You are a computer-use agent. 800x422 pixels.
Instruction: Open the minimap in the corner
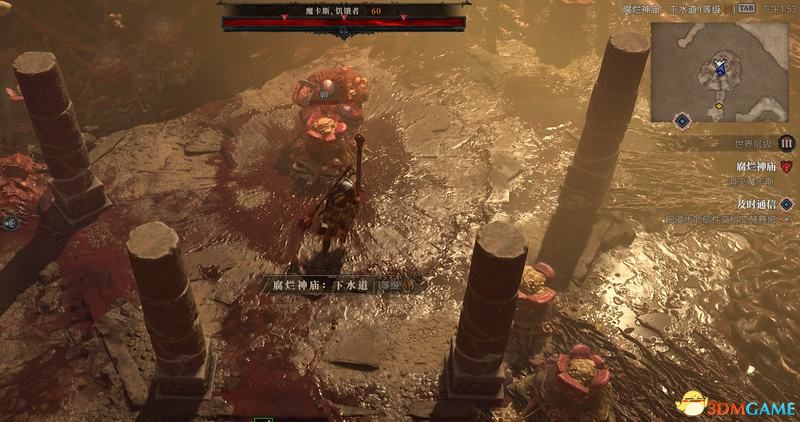(719, 68)
